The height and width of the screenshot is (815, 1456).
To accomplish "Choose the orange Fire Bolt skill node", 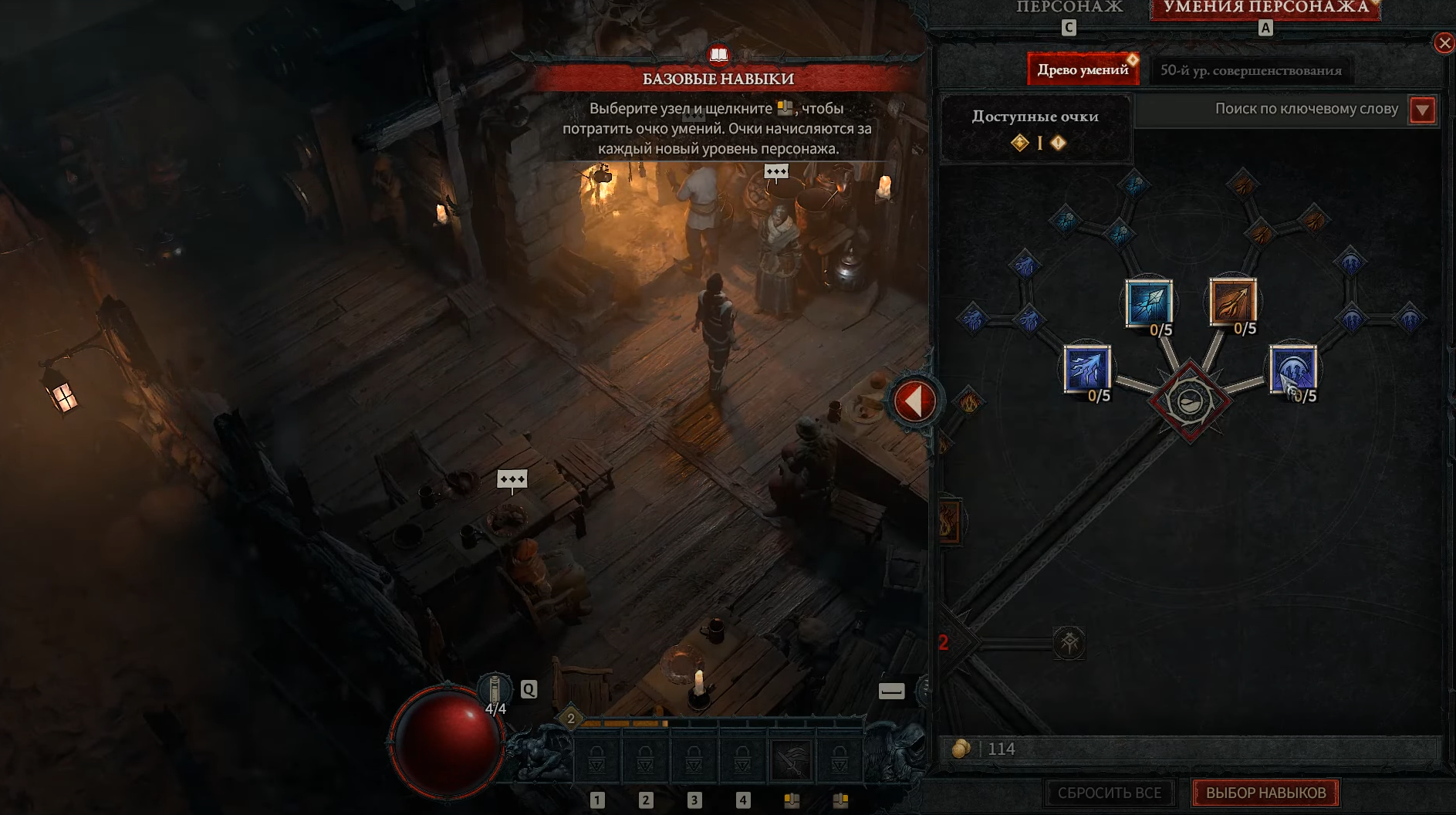I will (x=1232, y=300).
